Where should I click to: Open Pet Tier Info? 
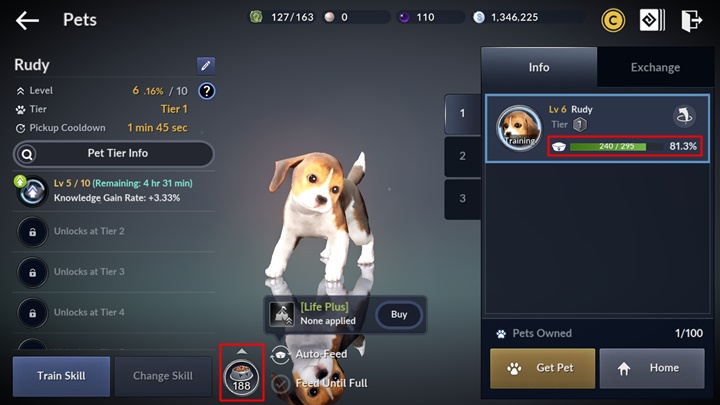pyautogui.click(x=113, y=154)
